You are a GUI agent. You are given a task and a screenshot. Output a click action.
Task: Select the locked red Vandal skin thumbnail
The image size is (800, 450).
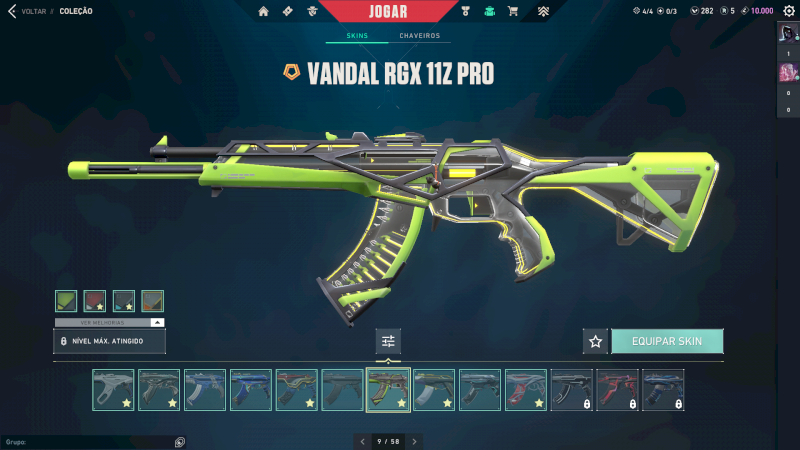tap(617, 390)
